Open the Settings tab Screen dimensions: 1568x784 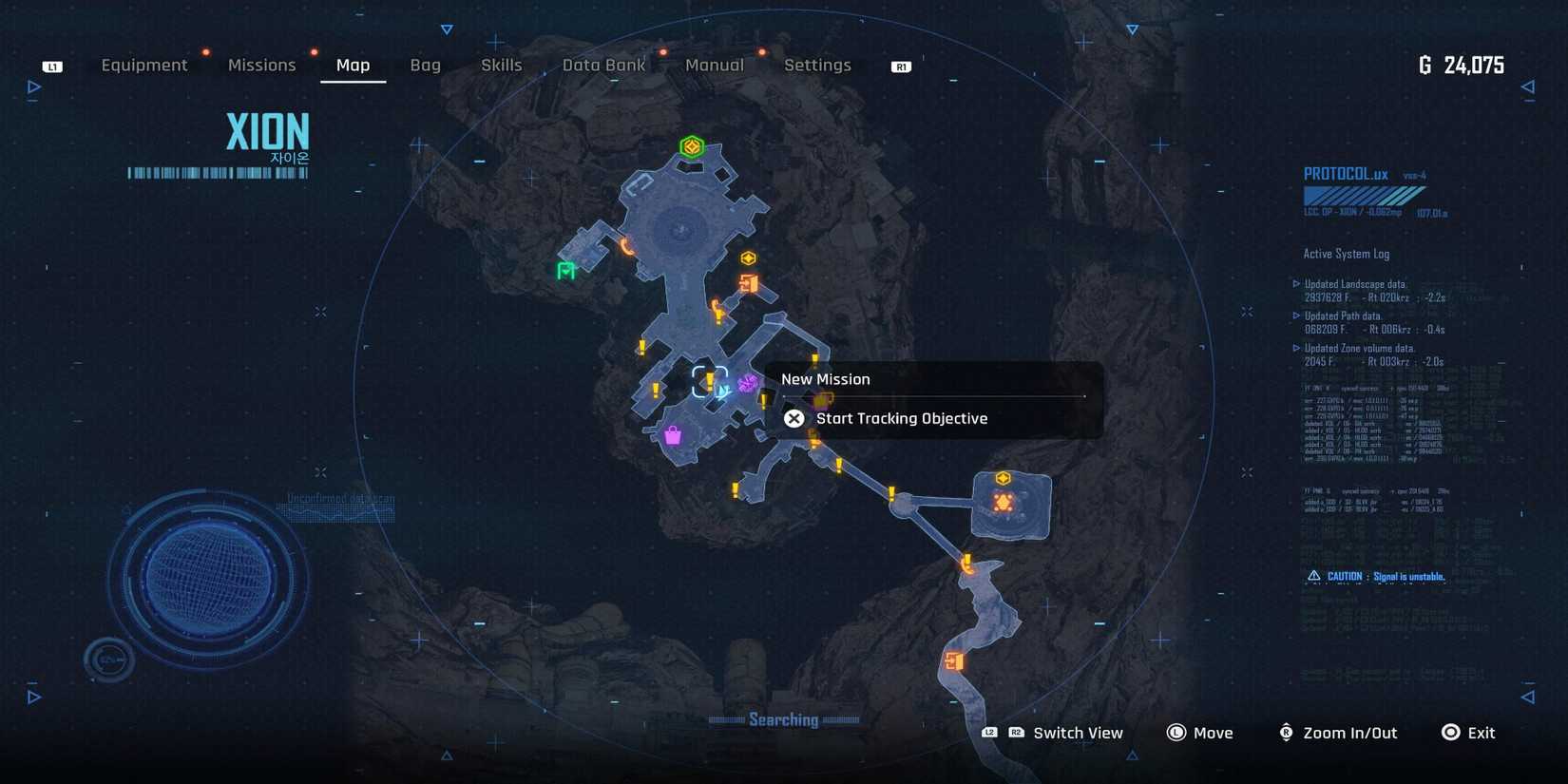point(817,65)
